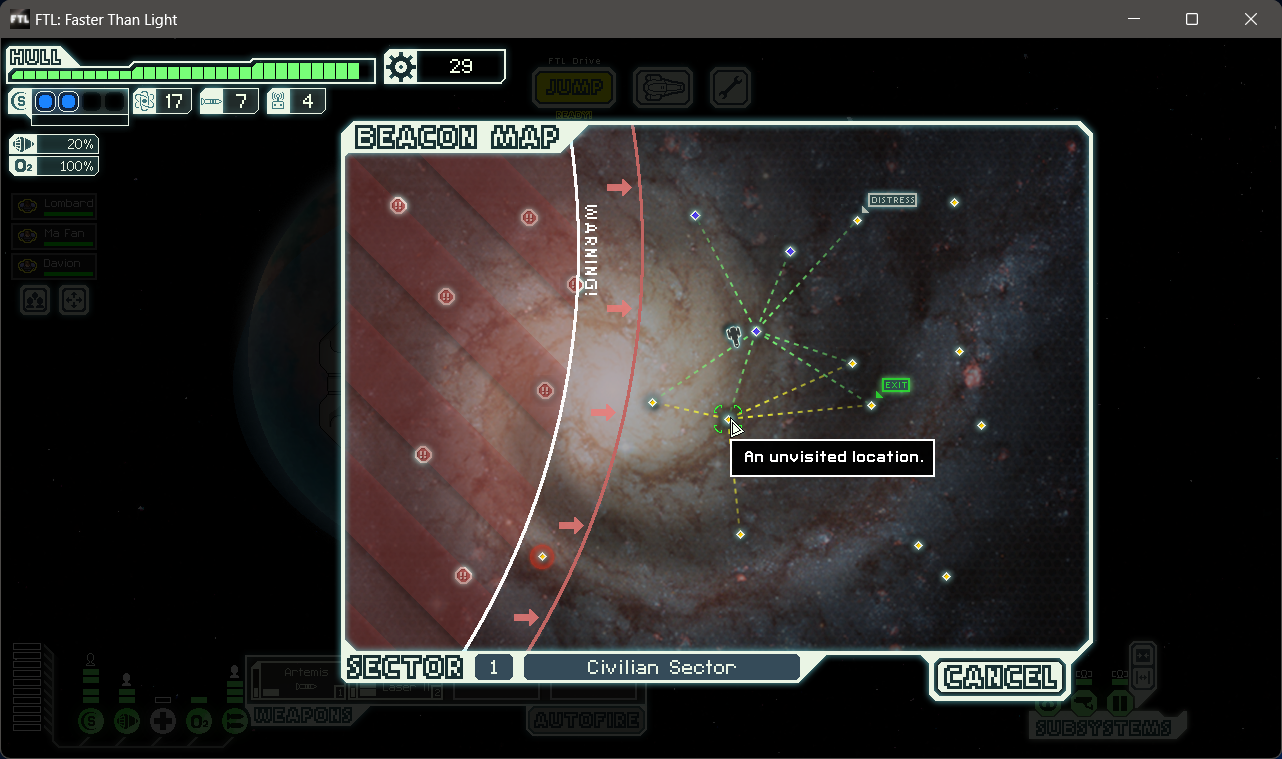Select the Shields system power icon

pos(91,721)
